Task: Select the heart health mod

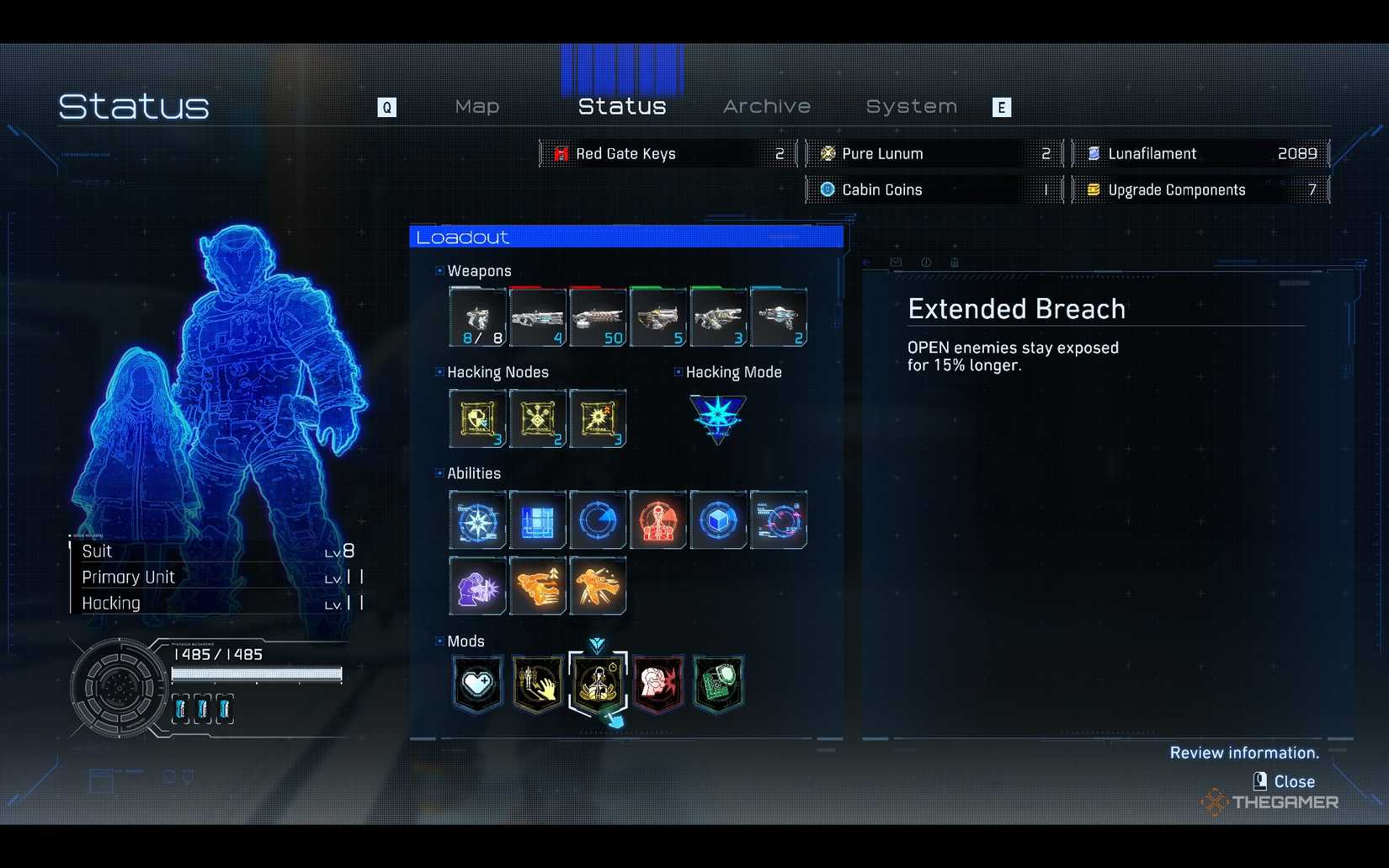Action: 476,684
